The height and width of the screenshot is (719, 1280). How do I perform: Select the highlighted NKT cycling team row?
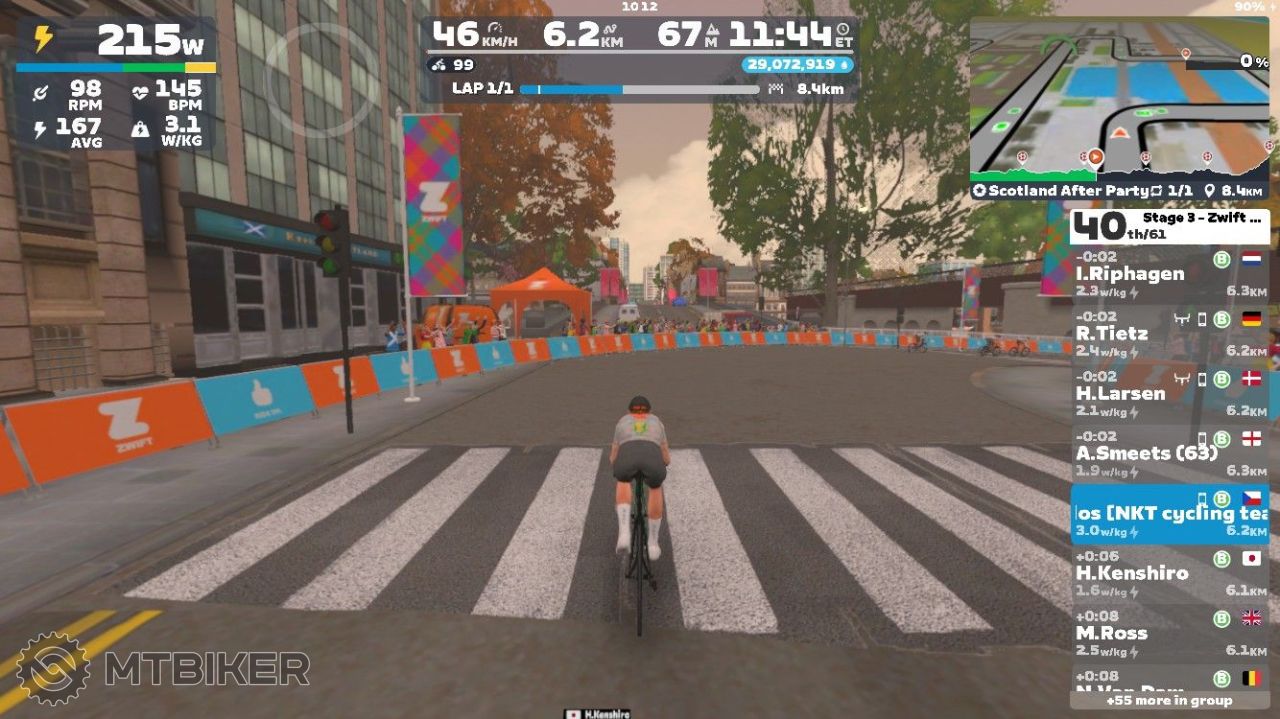click(x=1168, y=514)
